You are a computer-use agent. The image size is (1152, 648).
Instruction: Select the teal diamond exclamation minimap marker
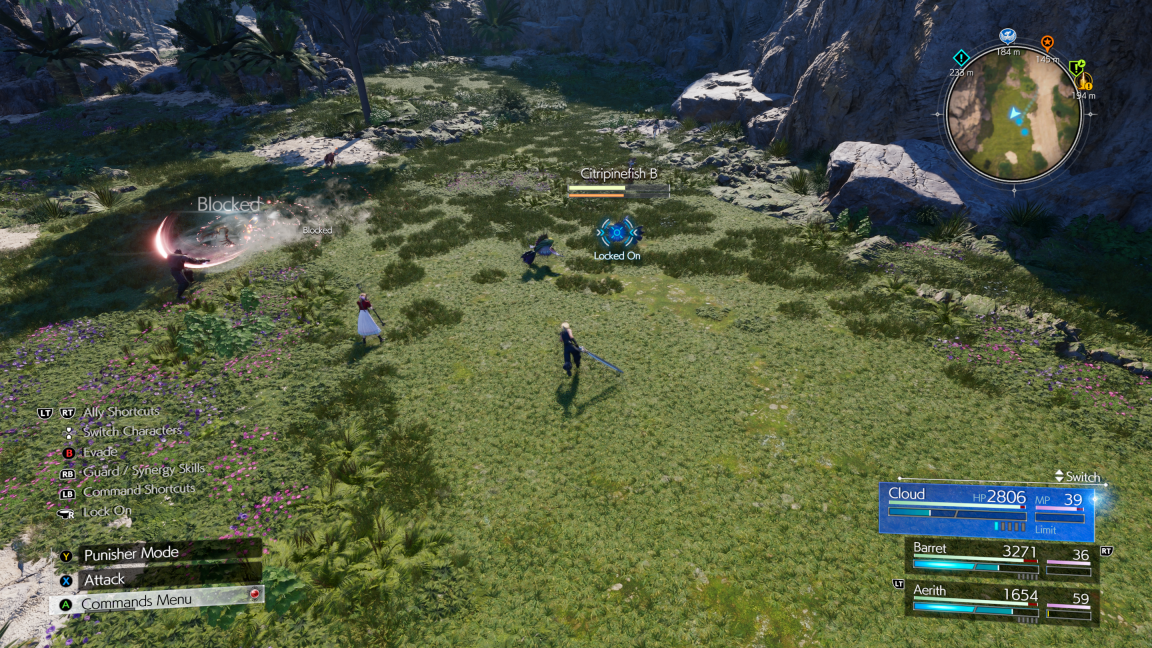click(961, 57)
